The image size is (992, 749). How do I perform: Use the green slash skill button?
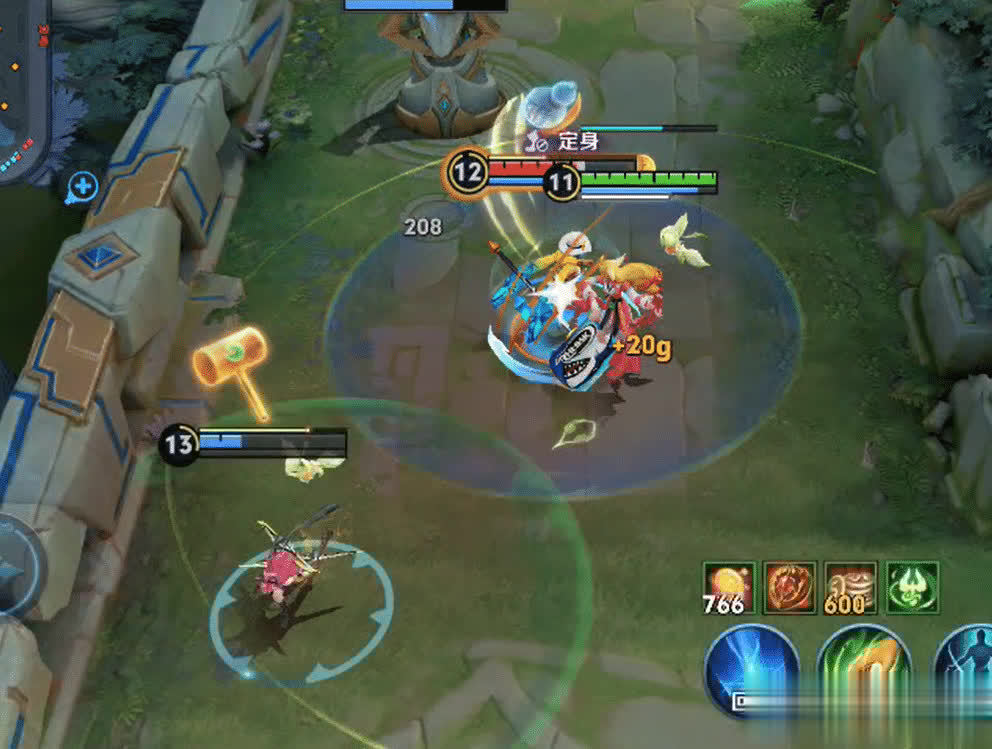click(864, 665)
